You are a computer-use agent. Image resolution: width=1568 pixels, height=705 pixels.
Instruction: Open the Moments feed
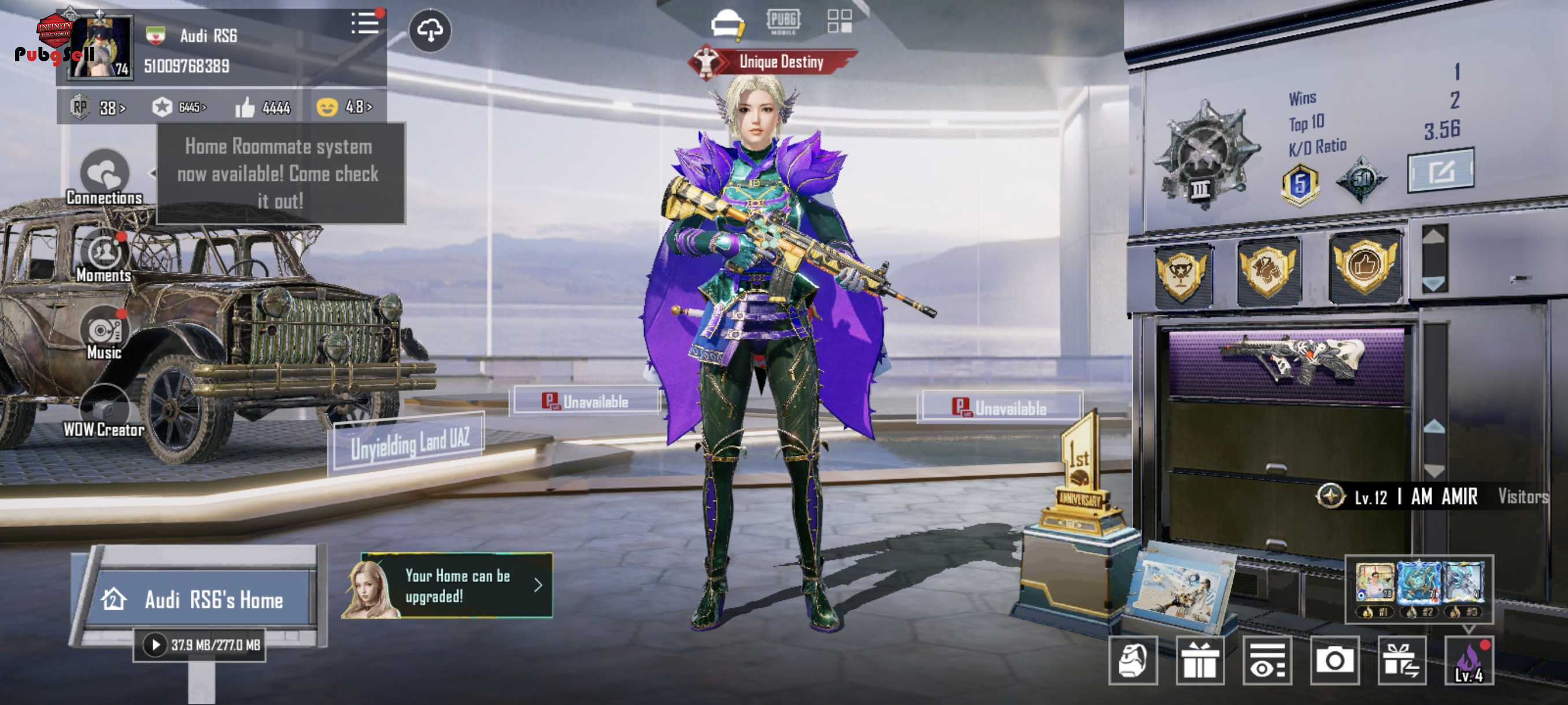pos(104,256)
